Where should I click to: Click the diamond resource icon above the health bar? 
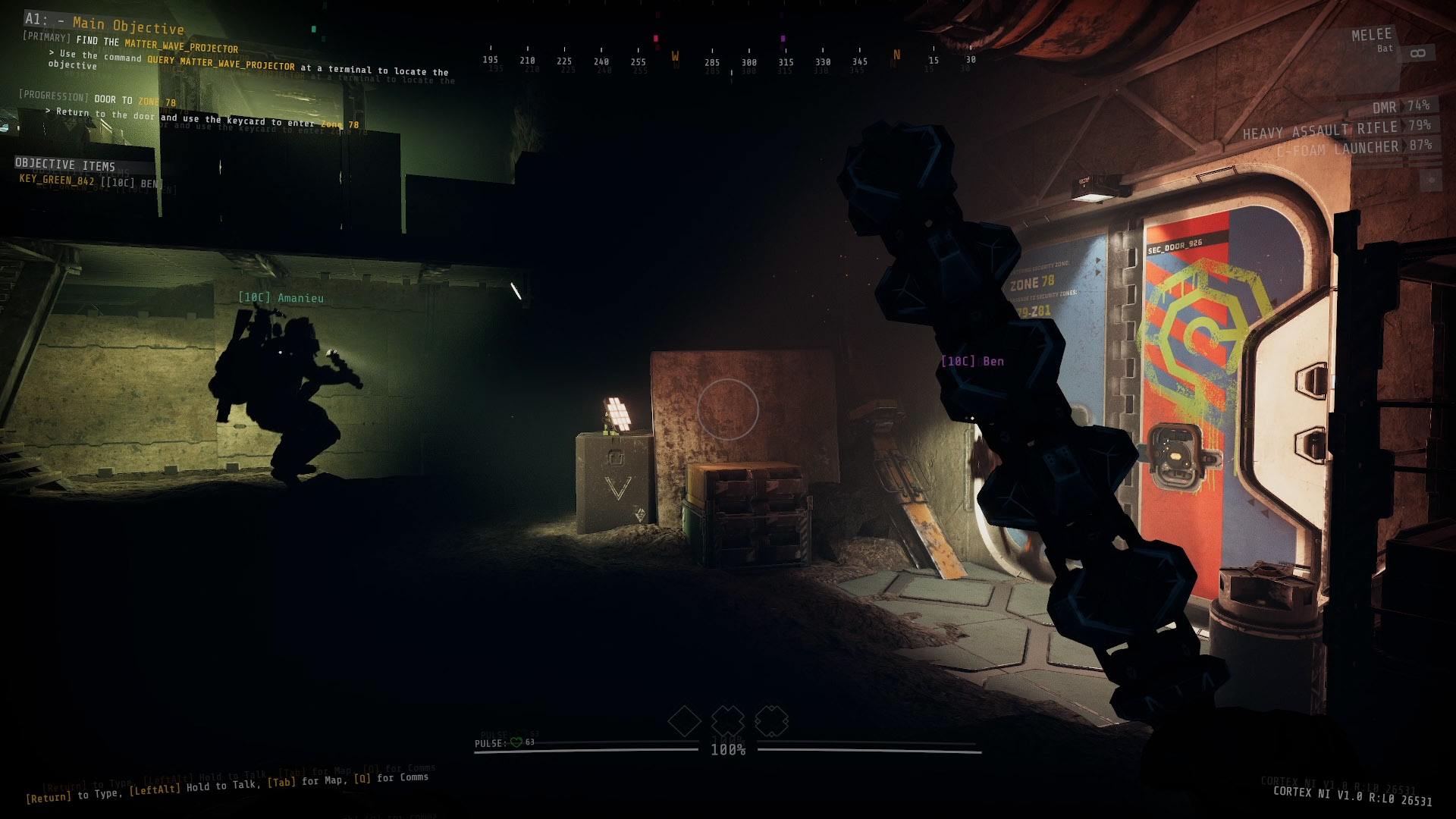[685, 723]
